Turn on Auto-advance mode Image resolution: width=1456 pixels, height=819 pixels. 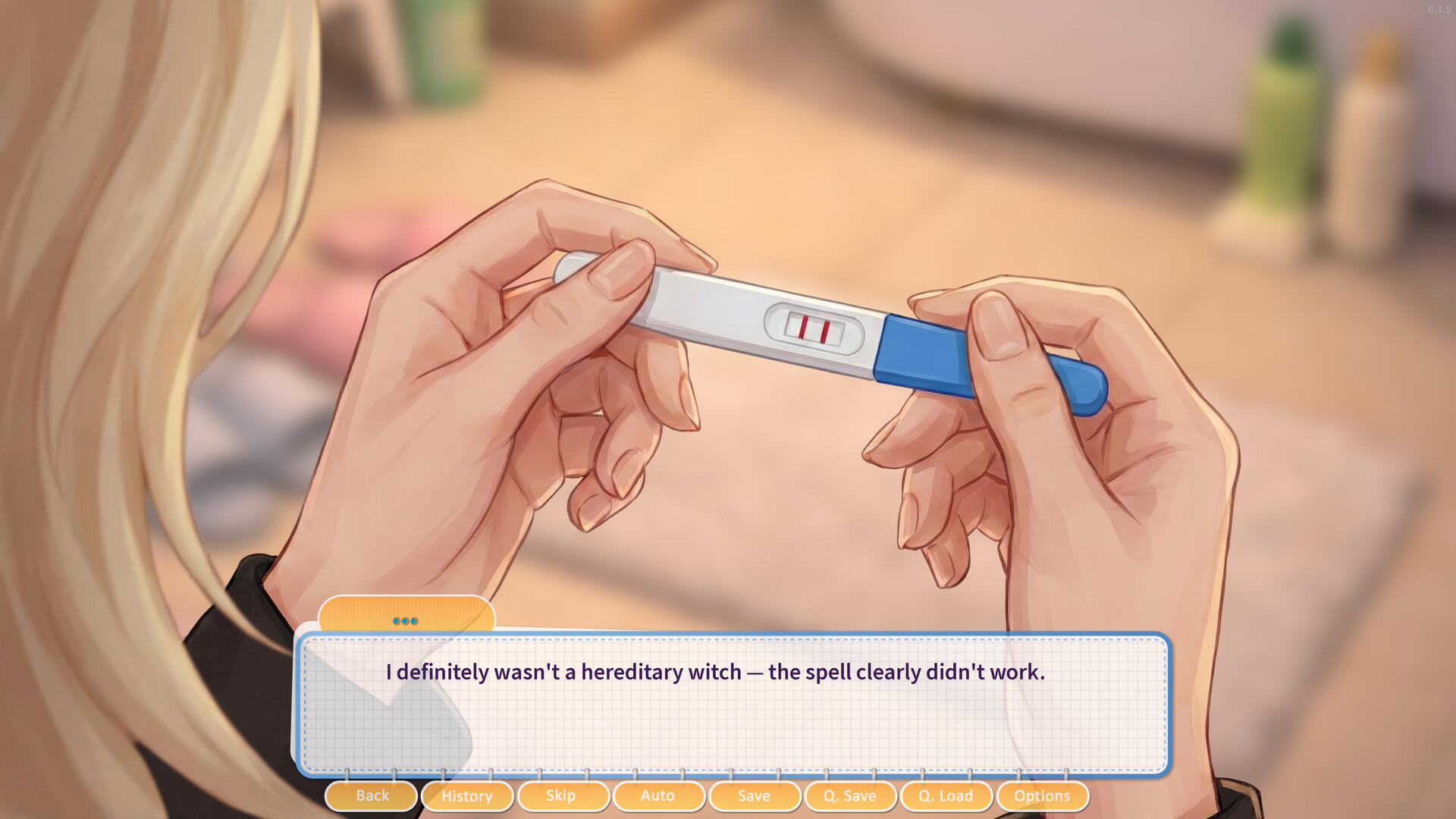click(x=658, y=795)
